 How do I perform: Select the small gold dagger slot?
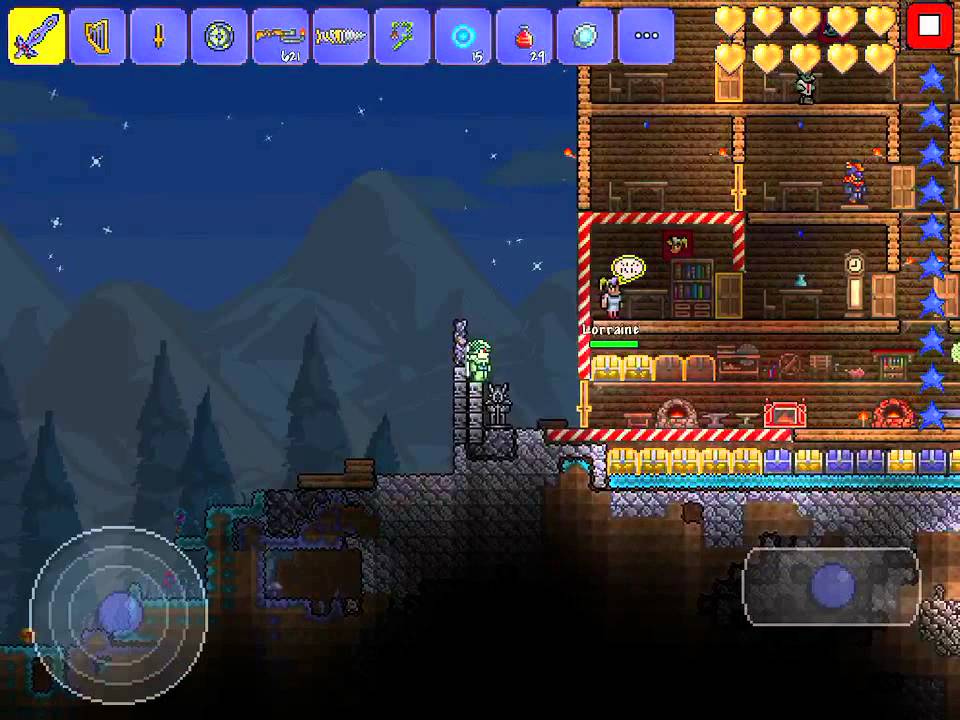pos(158,36)
